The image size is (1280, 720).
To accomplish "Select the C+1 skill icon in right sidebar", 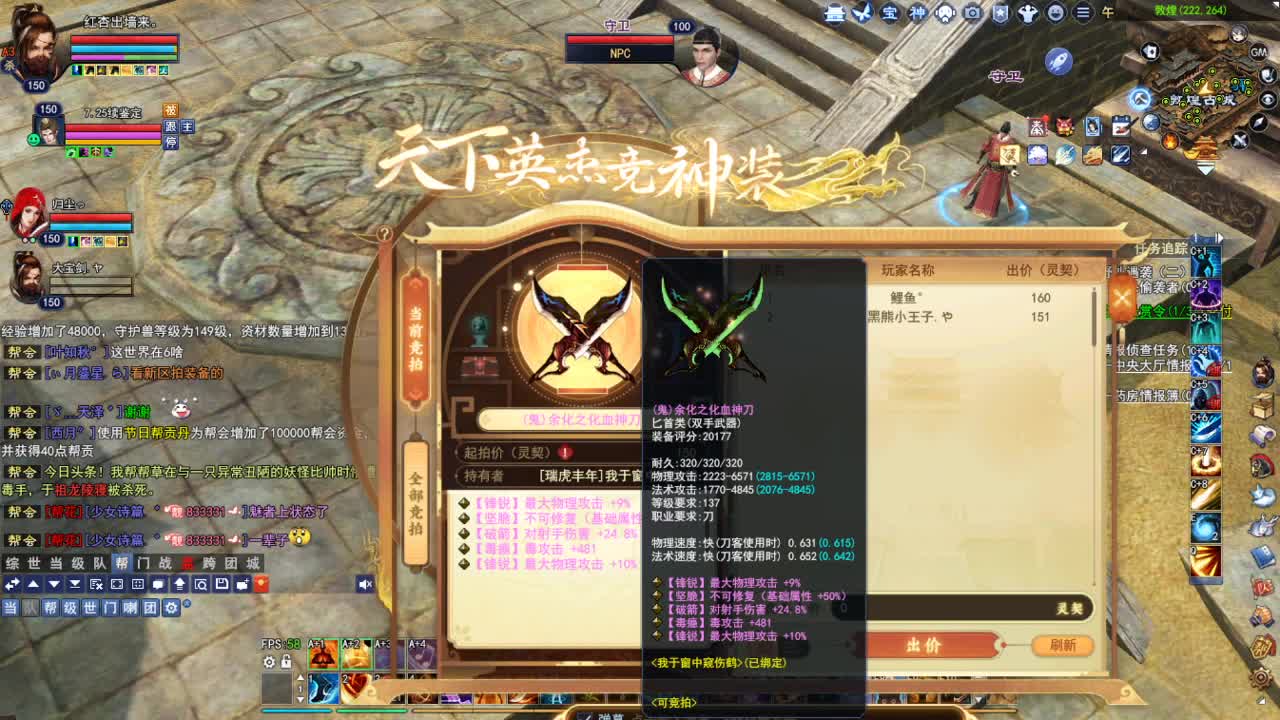I will (1204, 262).
